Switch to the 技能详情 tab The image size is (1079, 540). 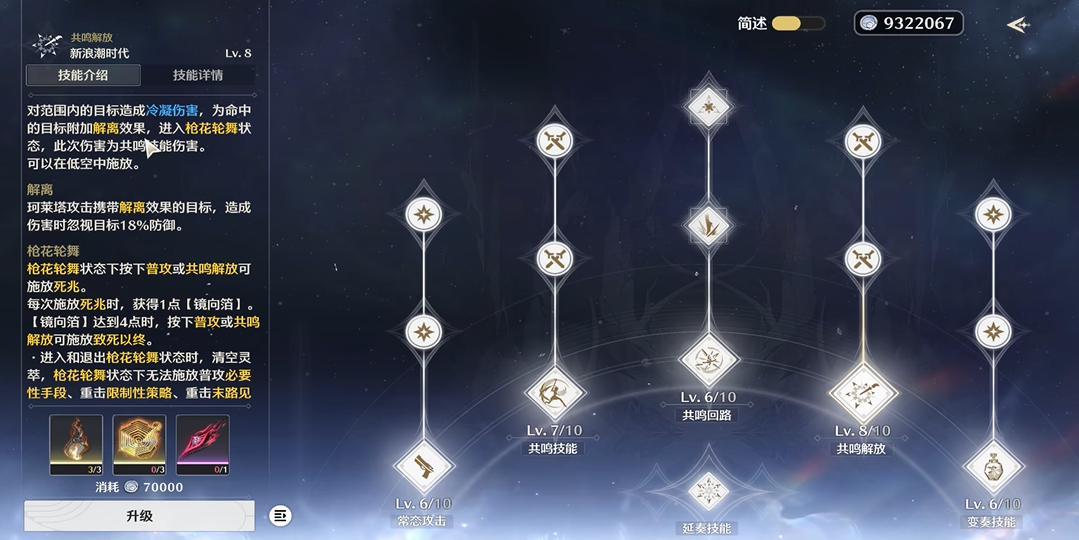(x=198, y=75)
